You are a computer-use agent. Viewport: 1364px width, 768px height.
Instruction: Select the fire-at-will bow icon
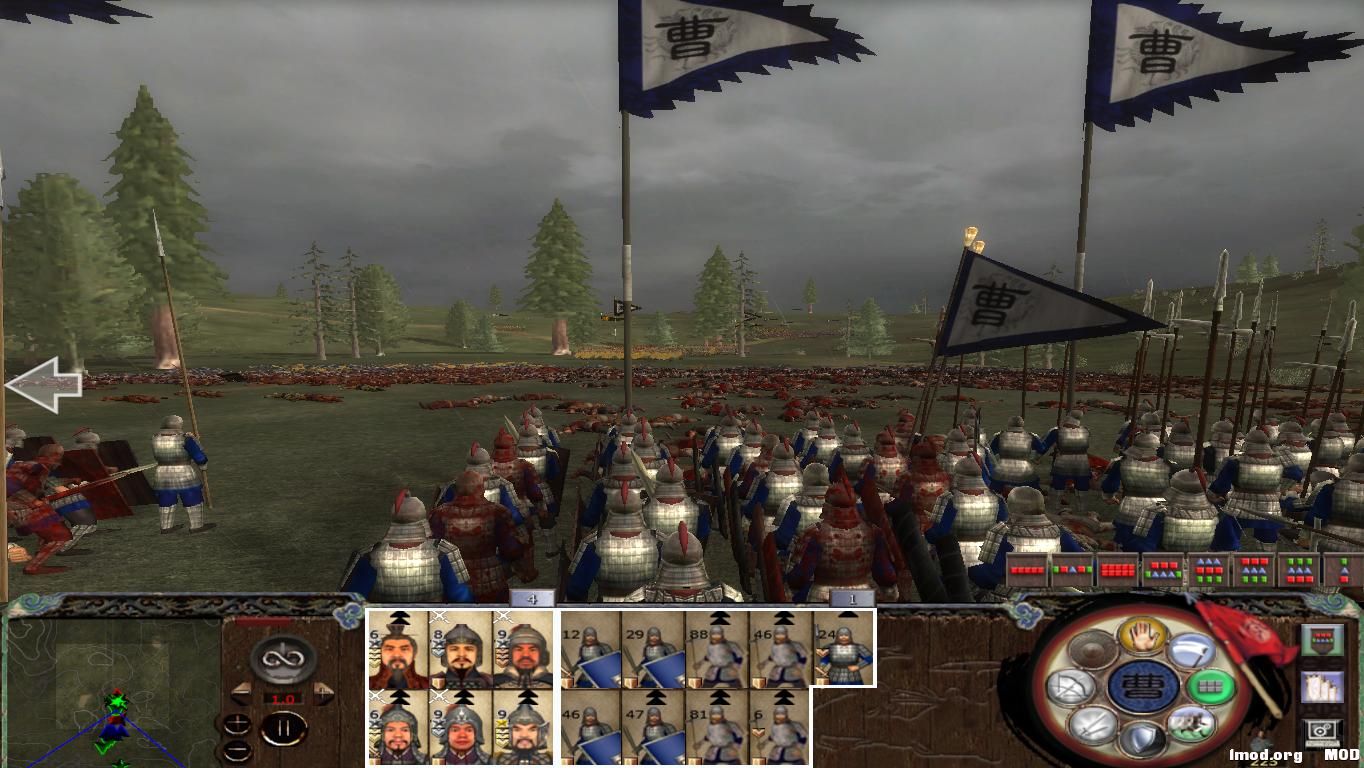click(x=1072, y=685)
